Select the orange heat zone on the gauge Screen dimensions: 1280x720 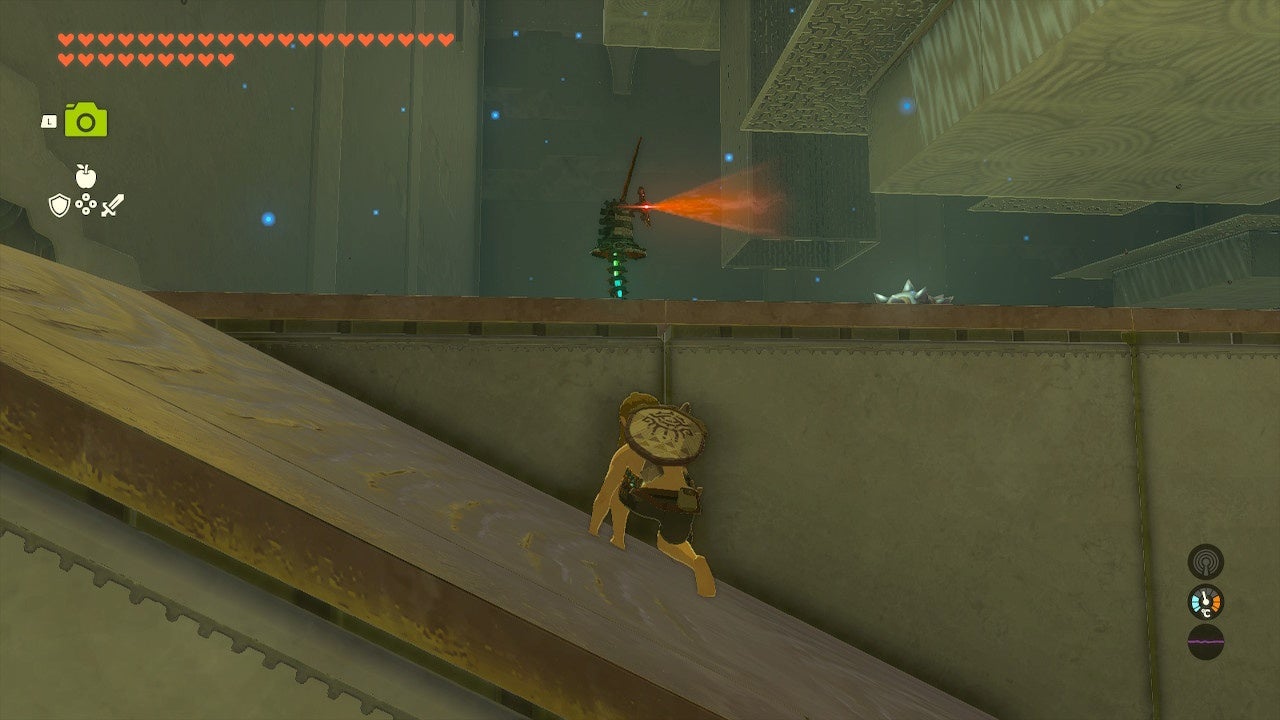(1216, 602)
